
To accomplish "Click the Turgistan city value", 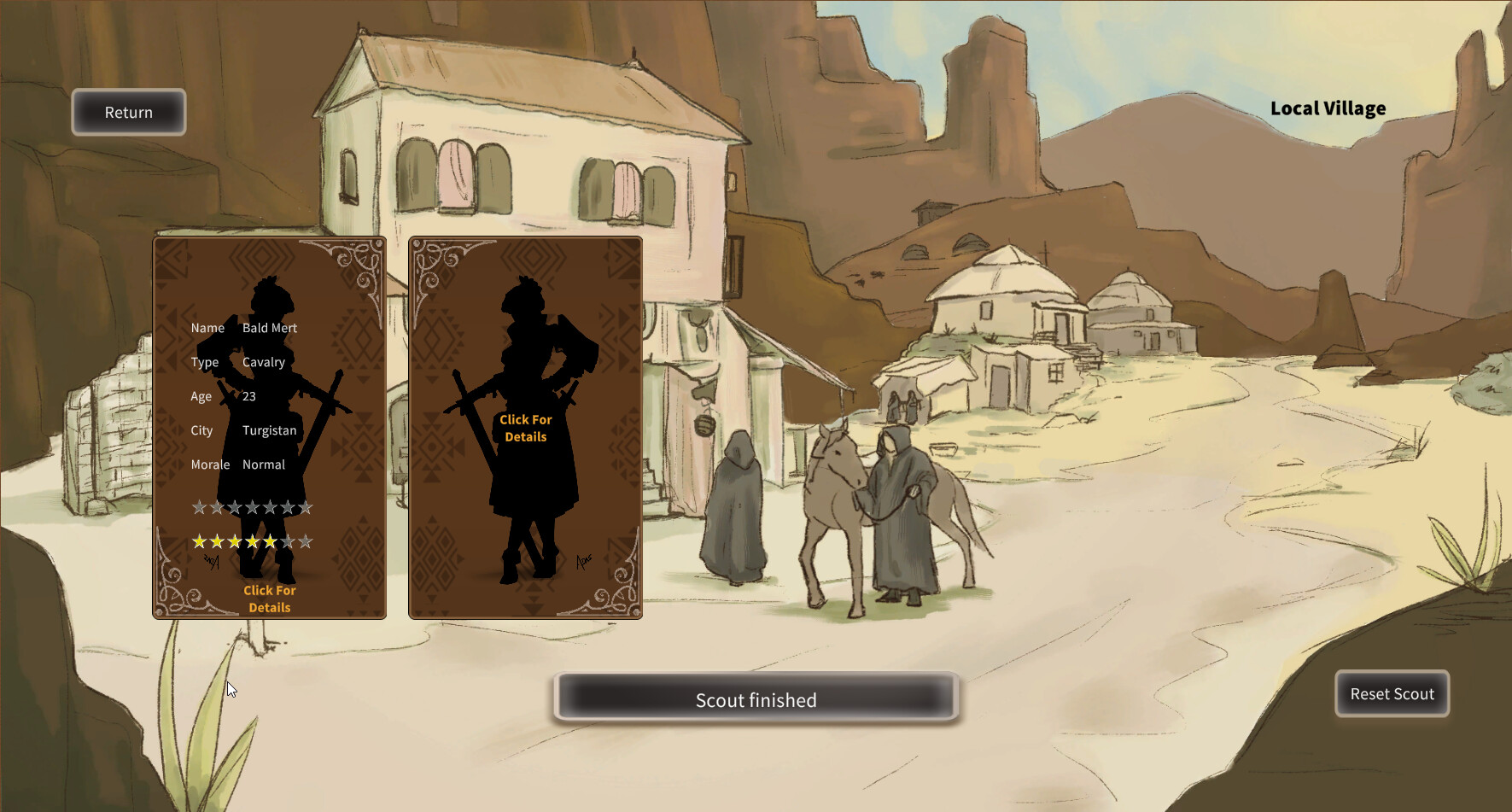I will pyautogui.click(x=269, y=430).
